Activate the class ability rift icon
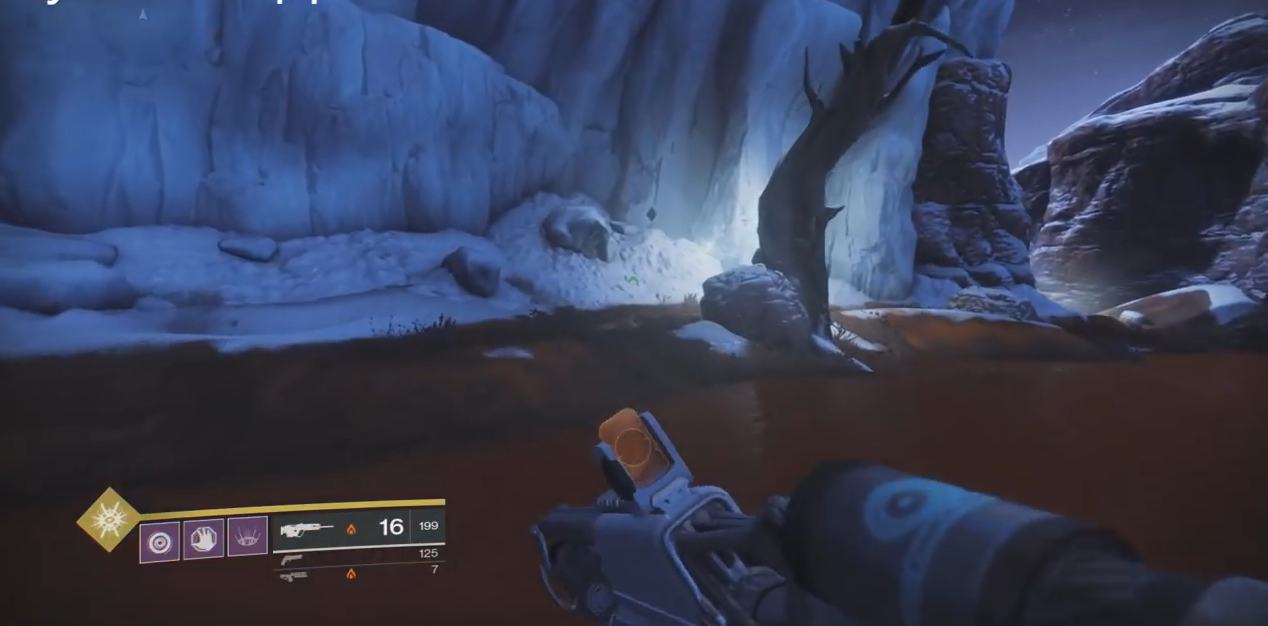This screenshot has height=626, width=1268. tap(247, 537)
